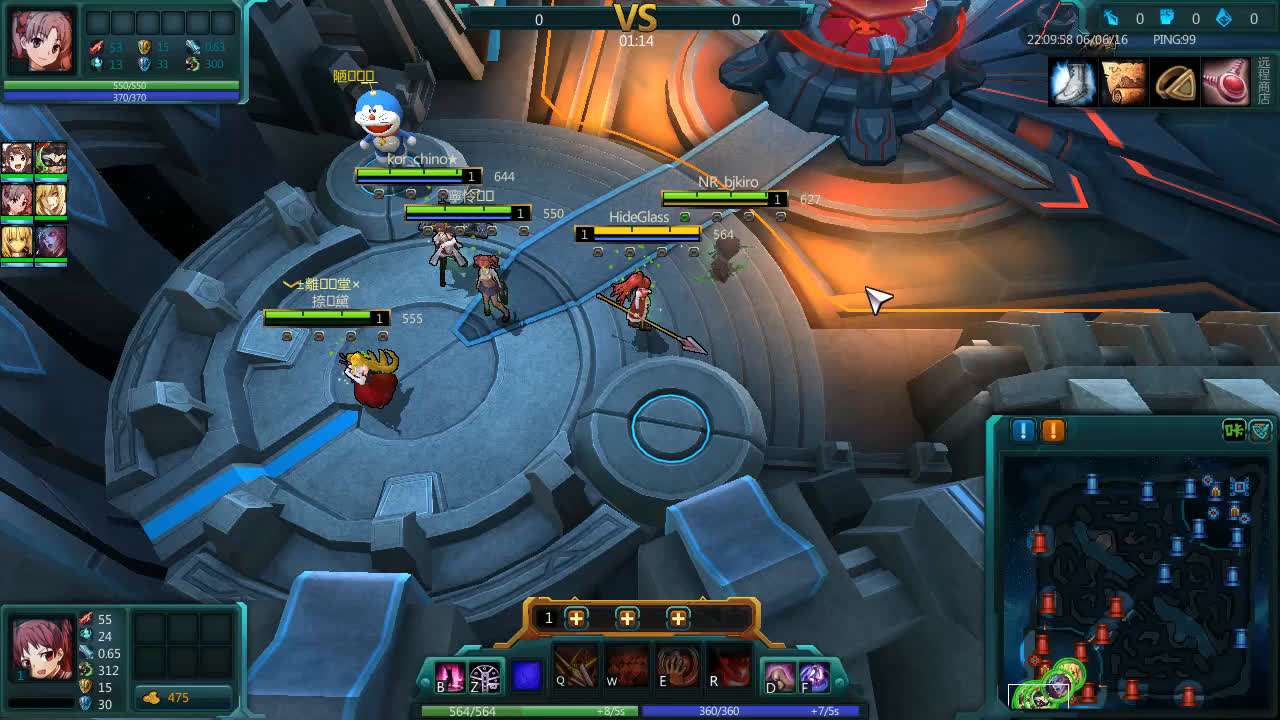Image resolution: width=1280 pixels, height=720 pixels.
Task: Pick the scroll item in quick shop
Action: pos(1123,82)
